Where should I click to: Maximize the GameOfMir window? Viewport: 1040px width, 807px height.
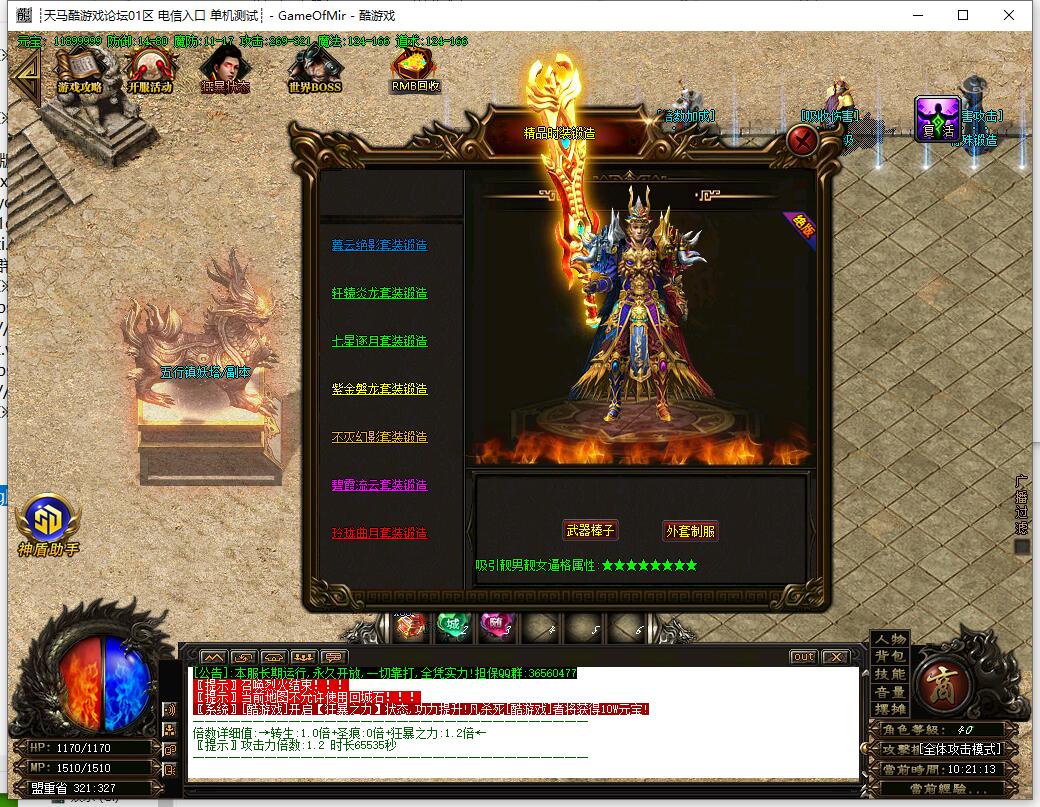[x=963, y=15]
